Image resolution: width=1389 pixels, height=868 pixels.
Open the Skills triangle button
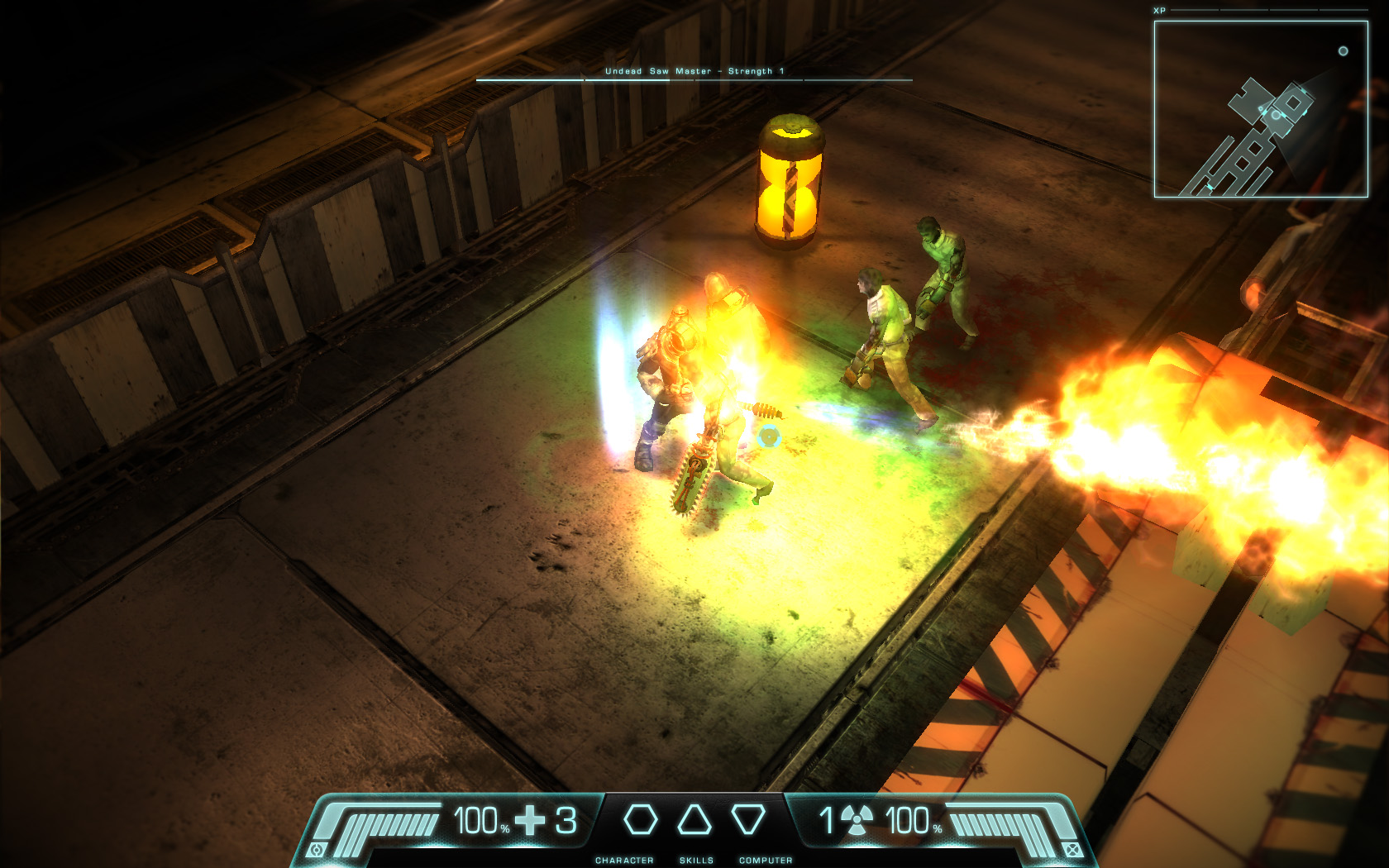click(x=694, y=820)
